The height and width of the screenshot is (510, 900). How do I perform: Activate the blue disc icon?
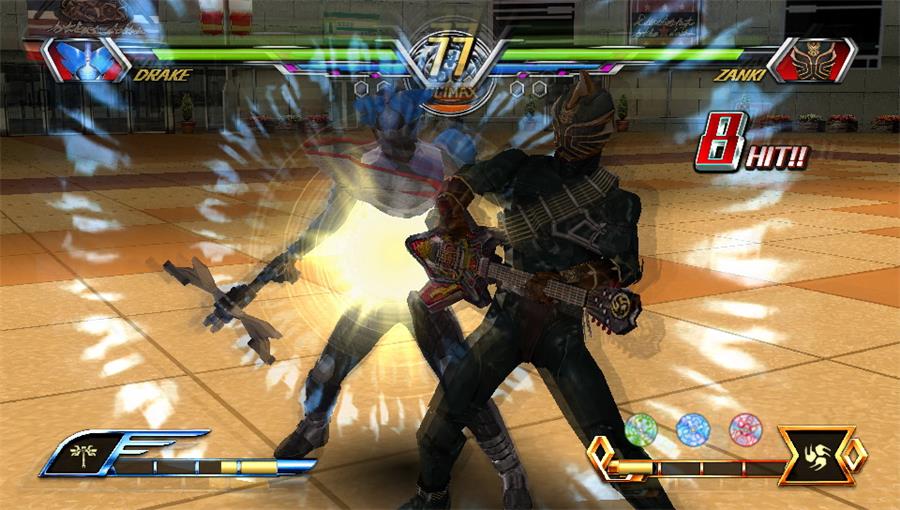click(x=692, y=429)
